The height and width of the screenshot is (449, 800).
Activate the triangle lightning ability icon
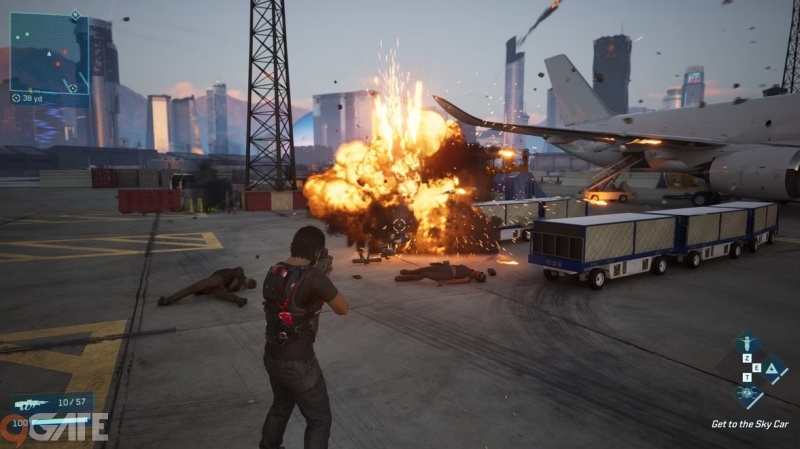point(773,368)
